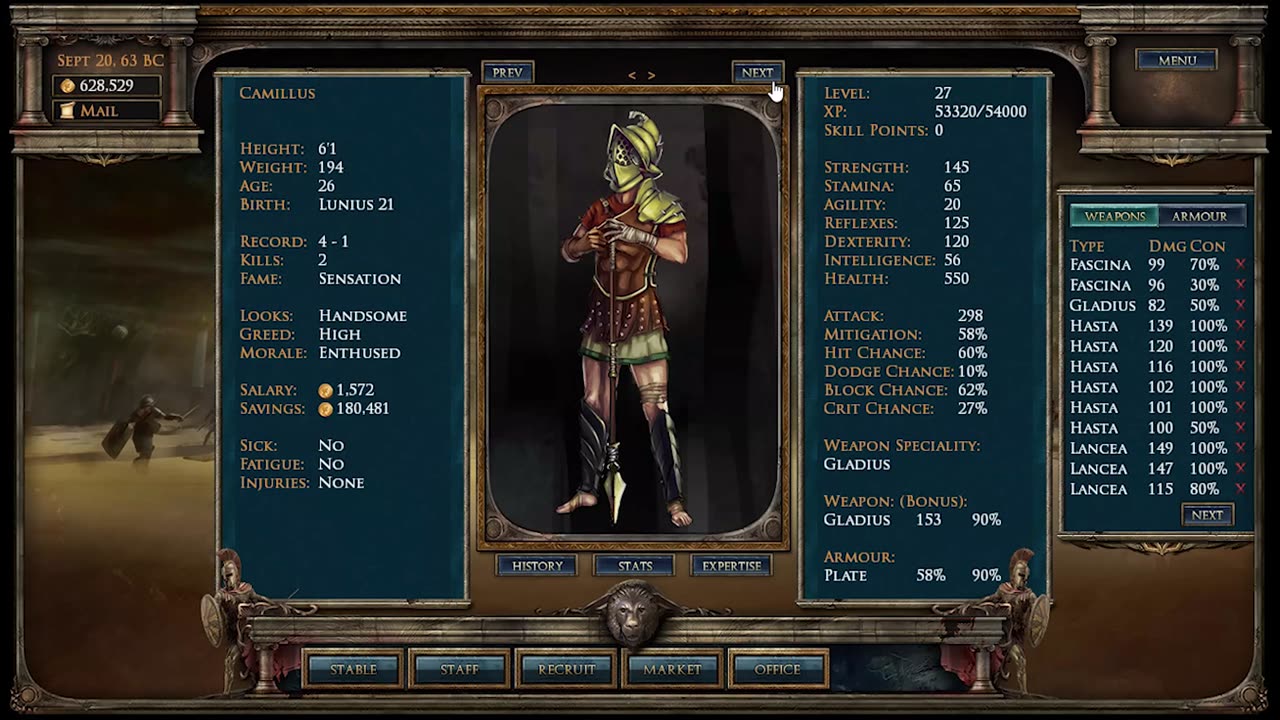Select the Weapons tab
The width and height of the screenshot is (1280, 720).
1114,216
